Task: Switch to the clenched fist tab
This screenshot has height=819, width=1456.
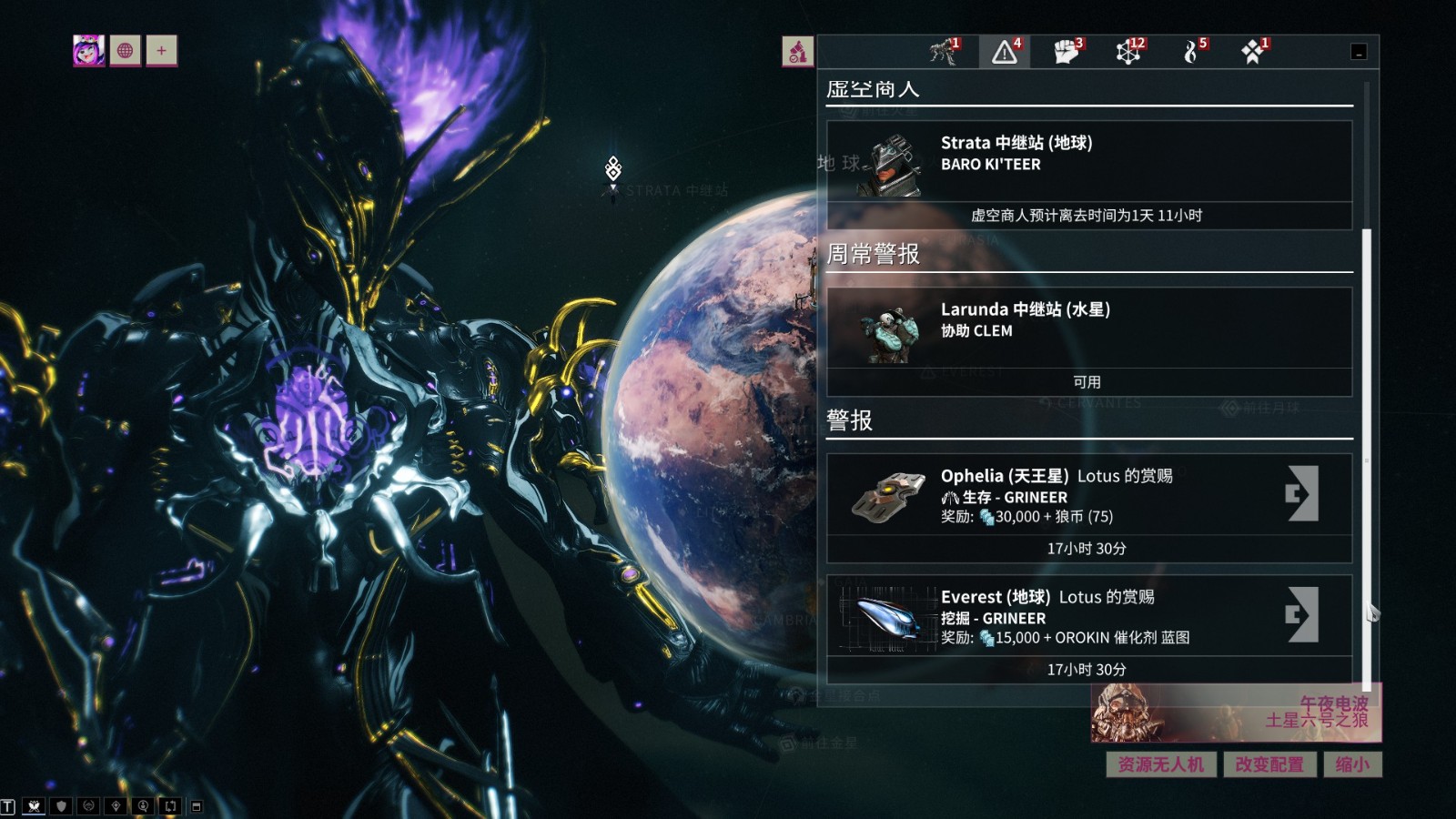Action: (1067, 51)
